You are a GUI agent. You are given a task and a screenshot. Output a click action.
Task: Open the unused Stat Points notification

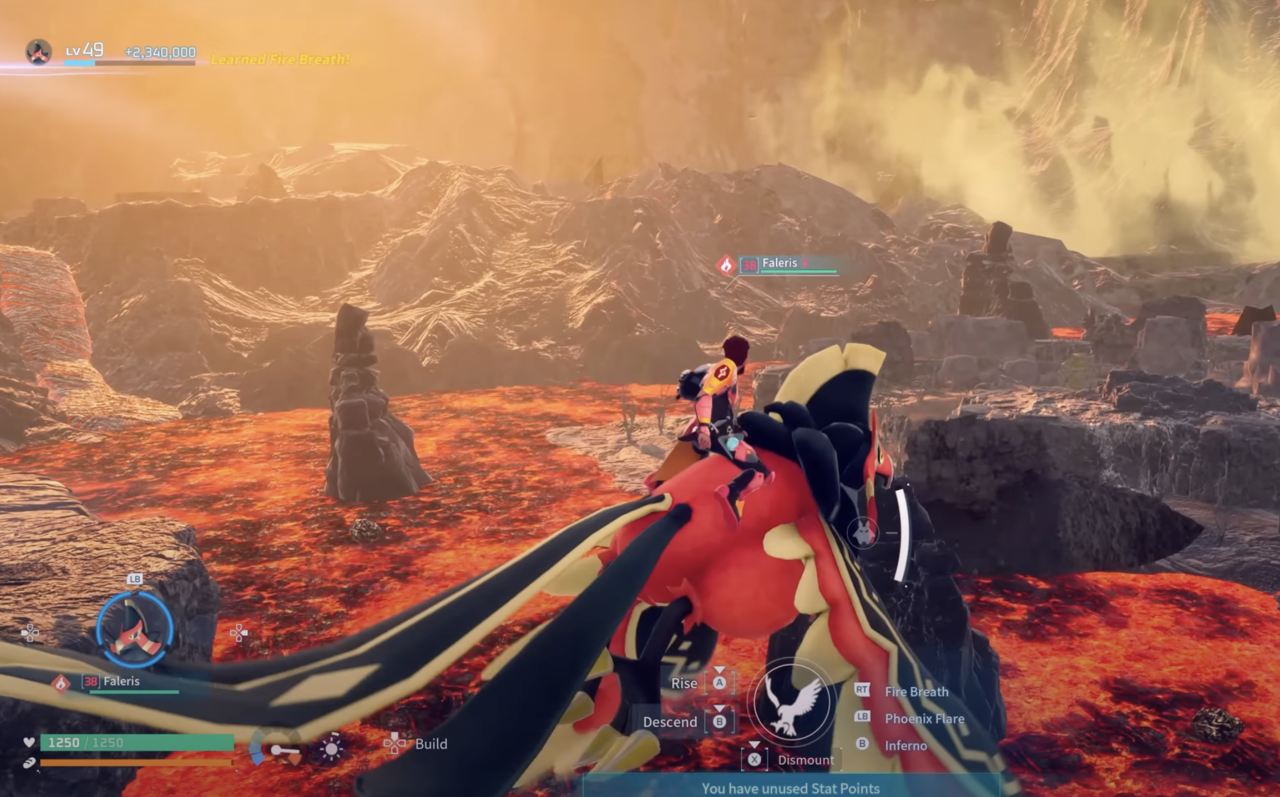(x=790, y=788)
